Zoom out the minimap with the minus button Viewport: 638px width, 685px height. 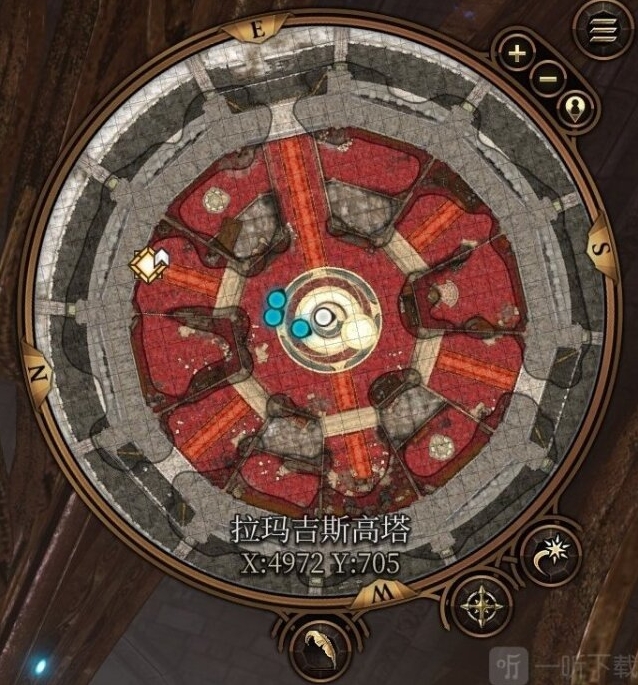pos(547,78)
